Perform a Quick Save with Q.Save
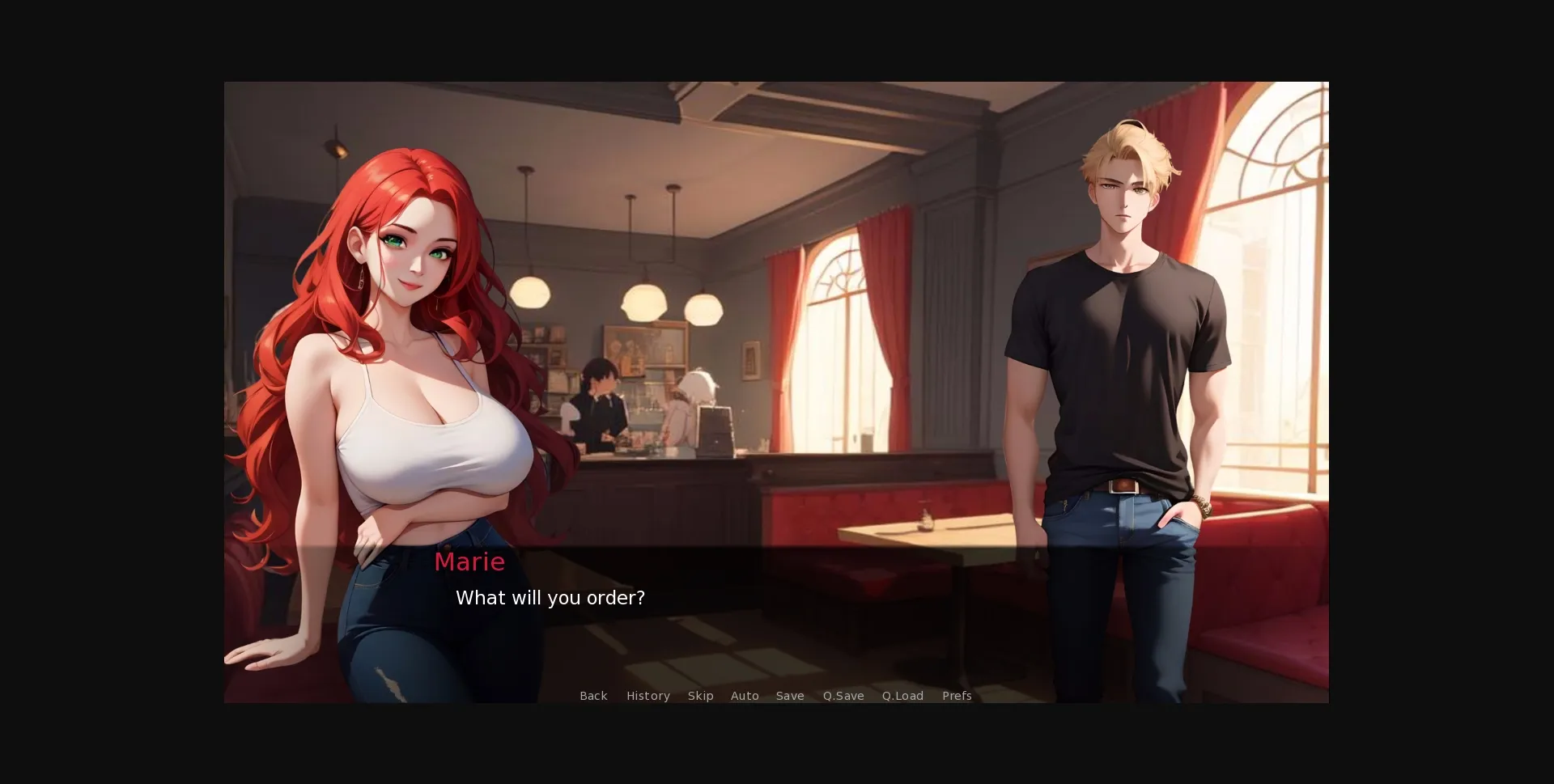The height and width of the screenshot is (784, 1554). (x=843, y=696)
